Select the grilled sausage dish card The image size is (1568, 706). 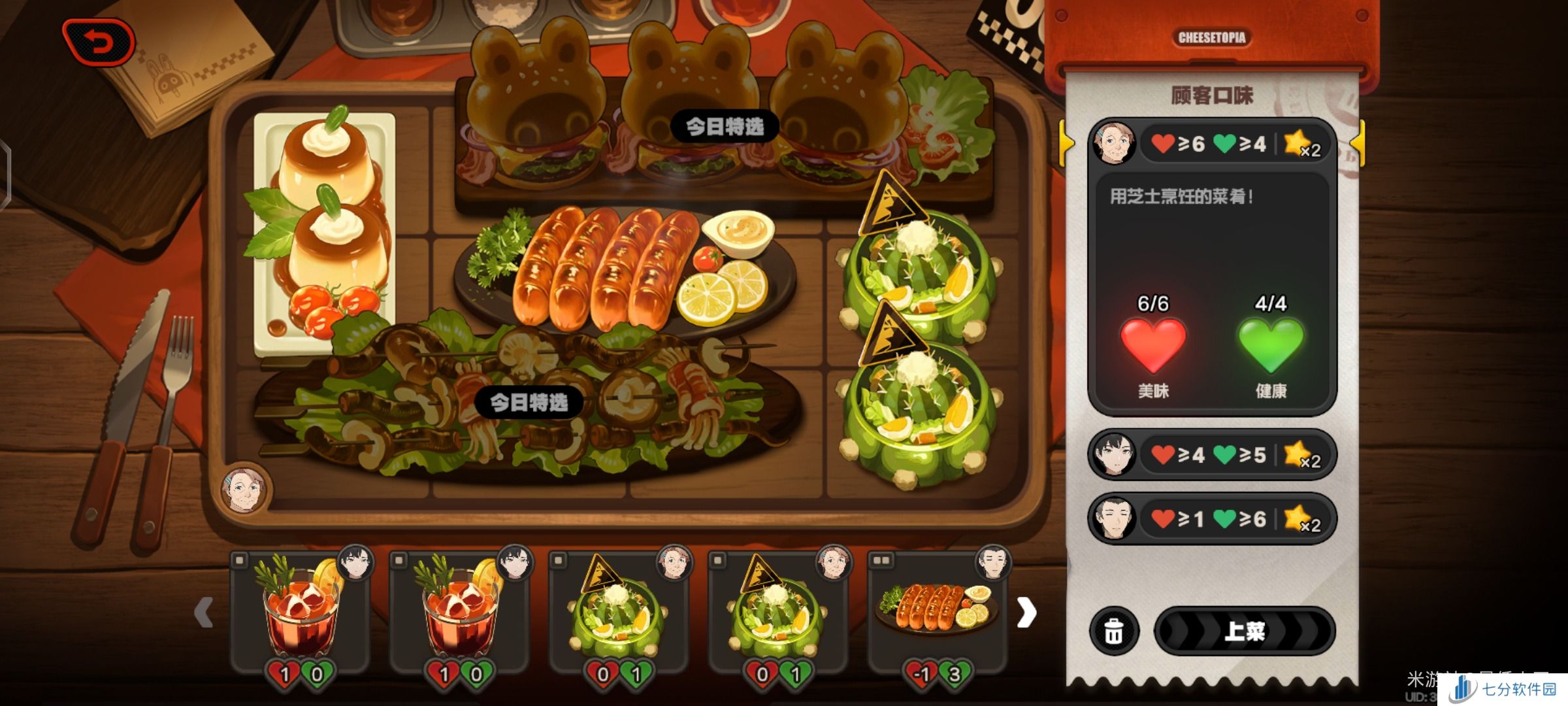click(x=937, y=611)
